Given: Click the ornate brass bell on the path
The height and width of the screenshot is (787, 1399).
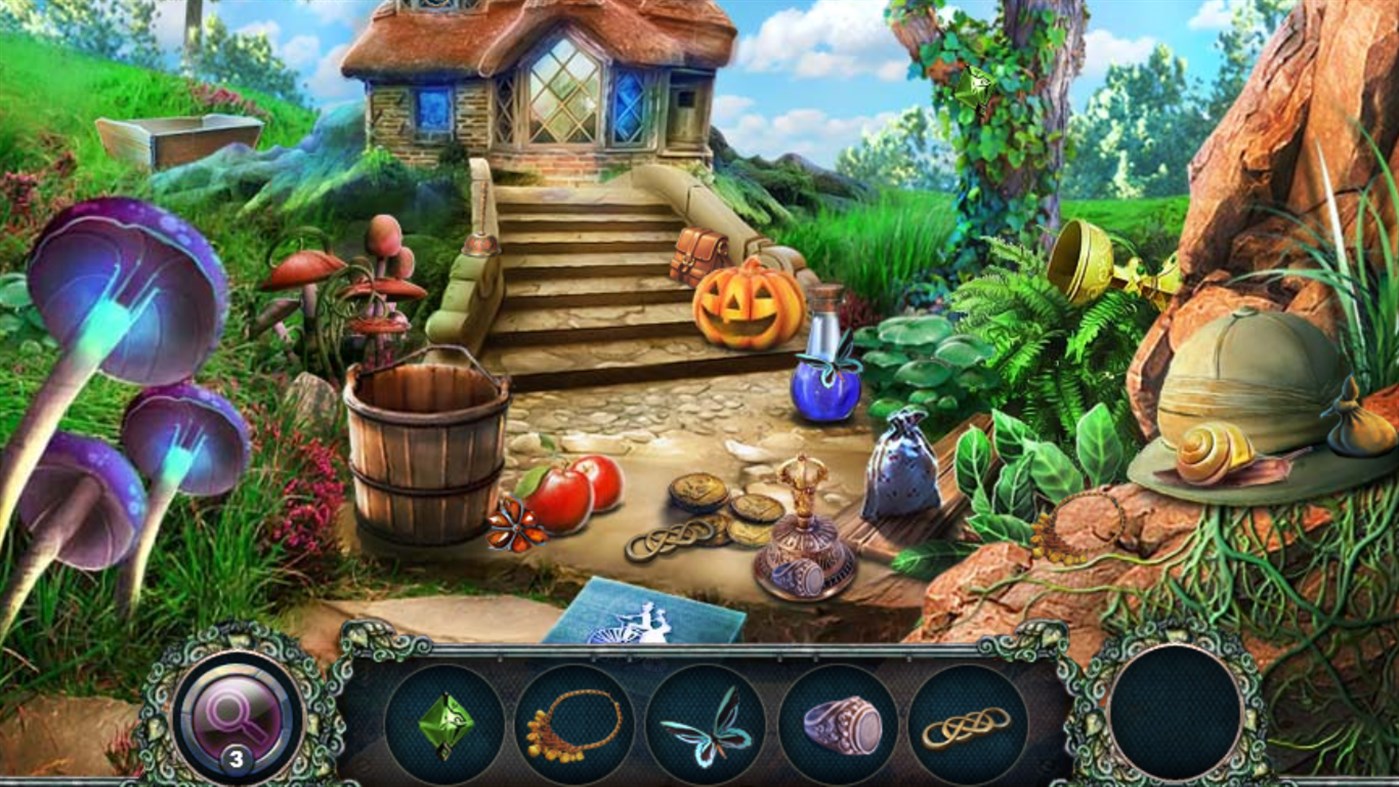Looking at the screenshot, I should [803, 530].
